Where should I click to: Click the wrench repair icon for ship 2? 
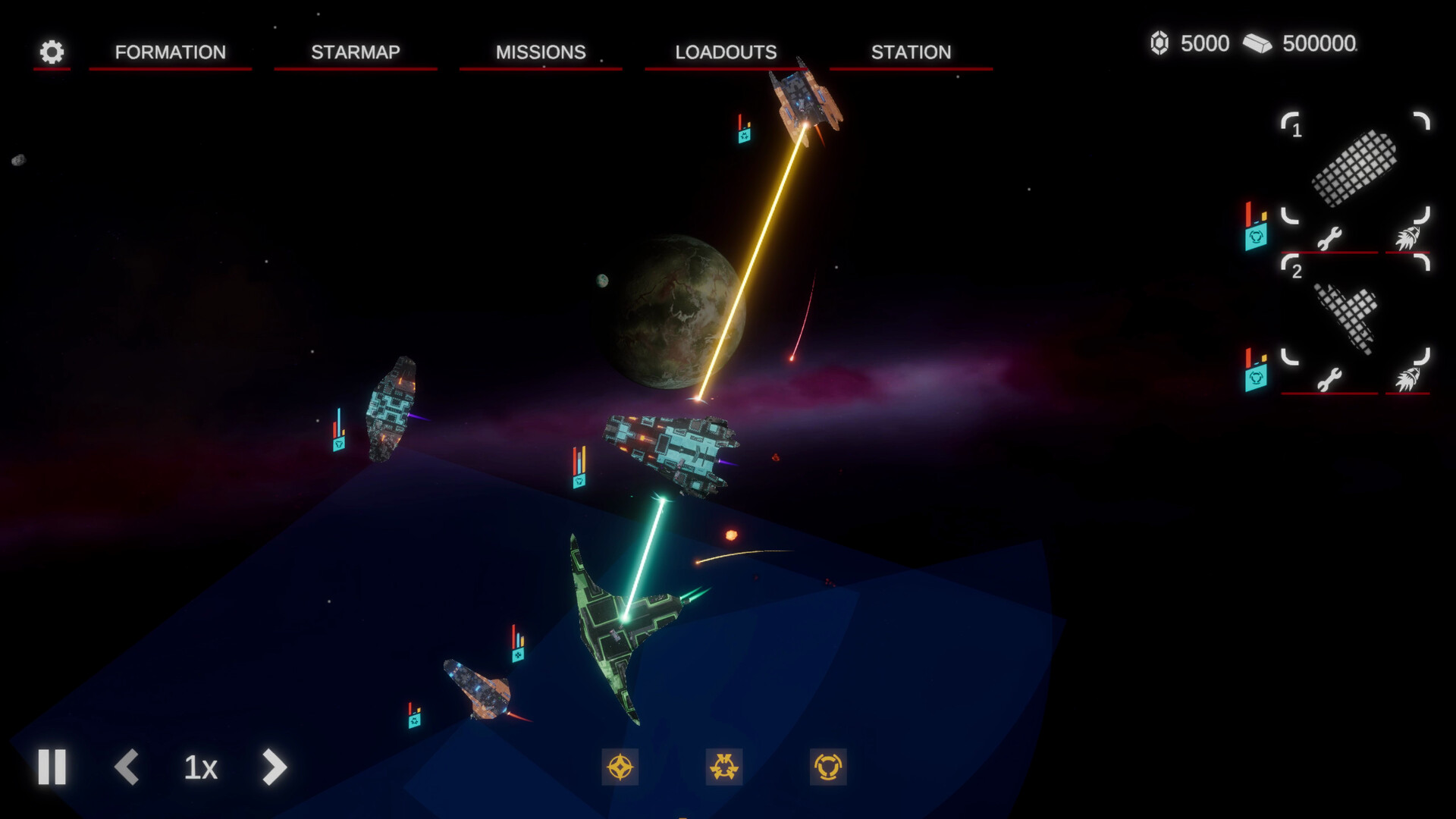tap(1329, 381)
